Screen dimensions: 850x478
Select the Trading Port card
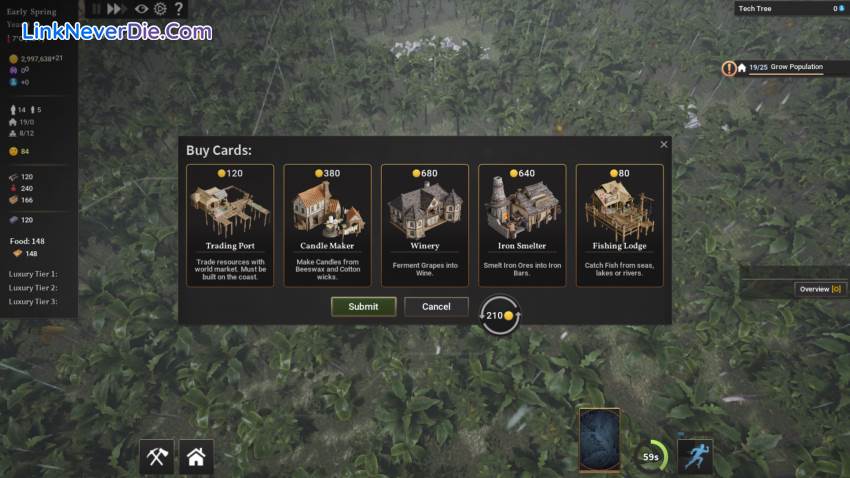pyautogui.click(x=230, y=225)
